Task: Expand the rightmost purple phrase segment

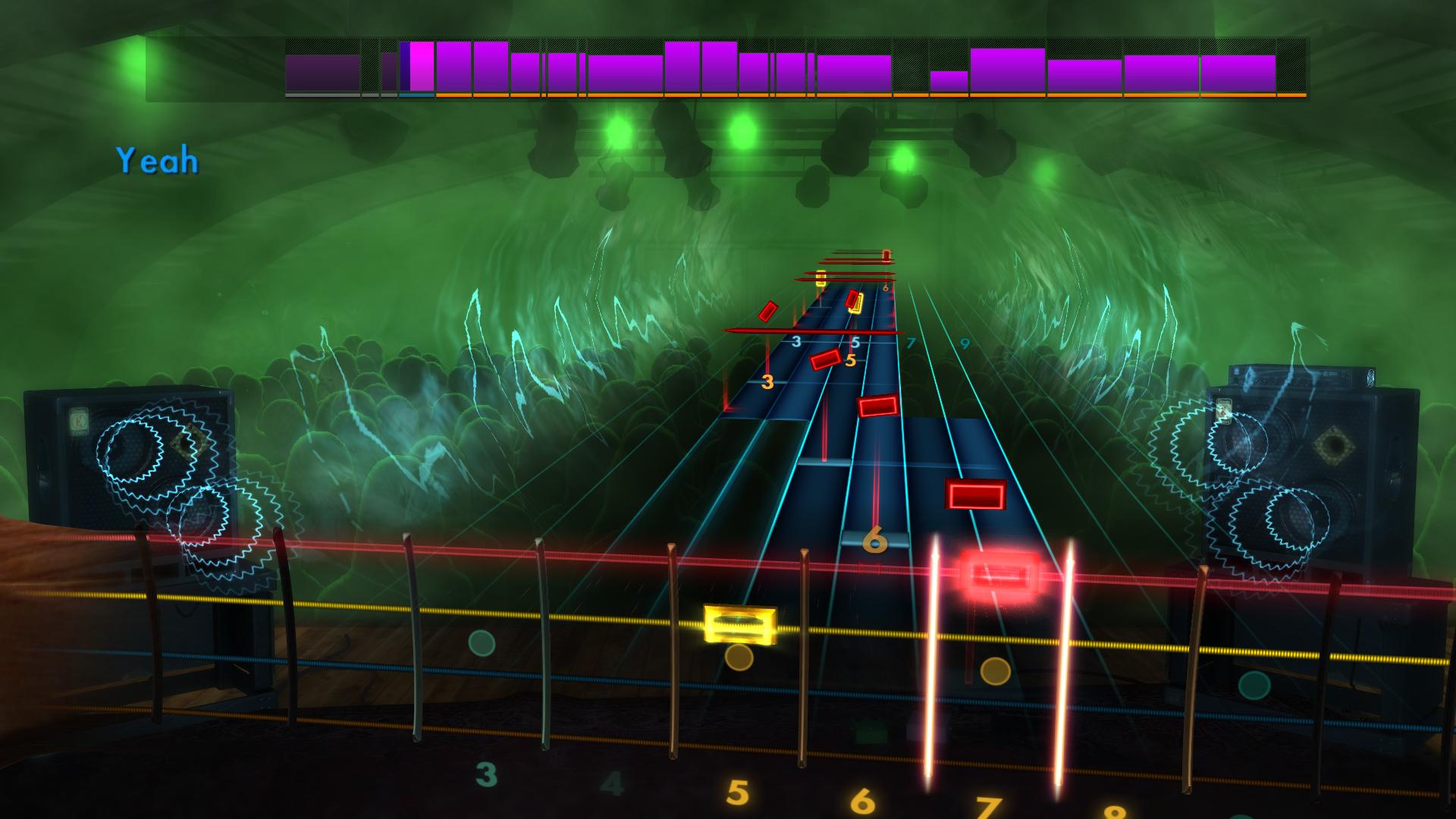Action: (1236, 72)
